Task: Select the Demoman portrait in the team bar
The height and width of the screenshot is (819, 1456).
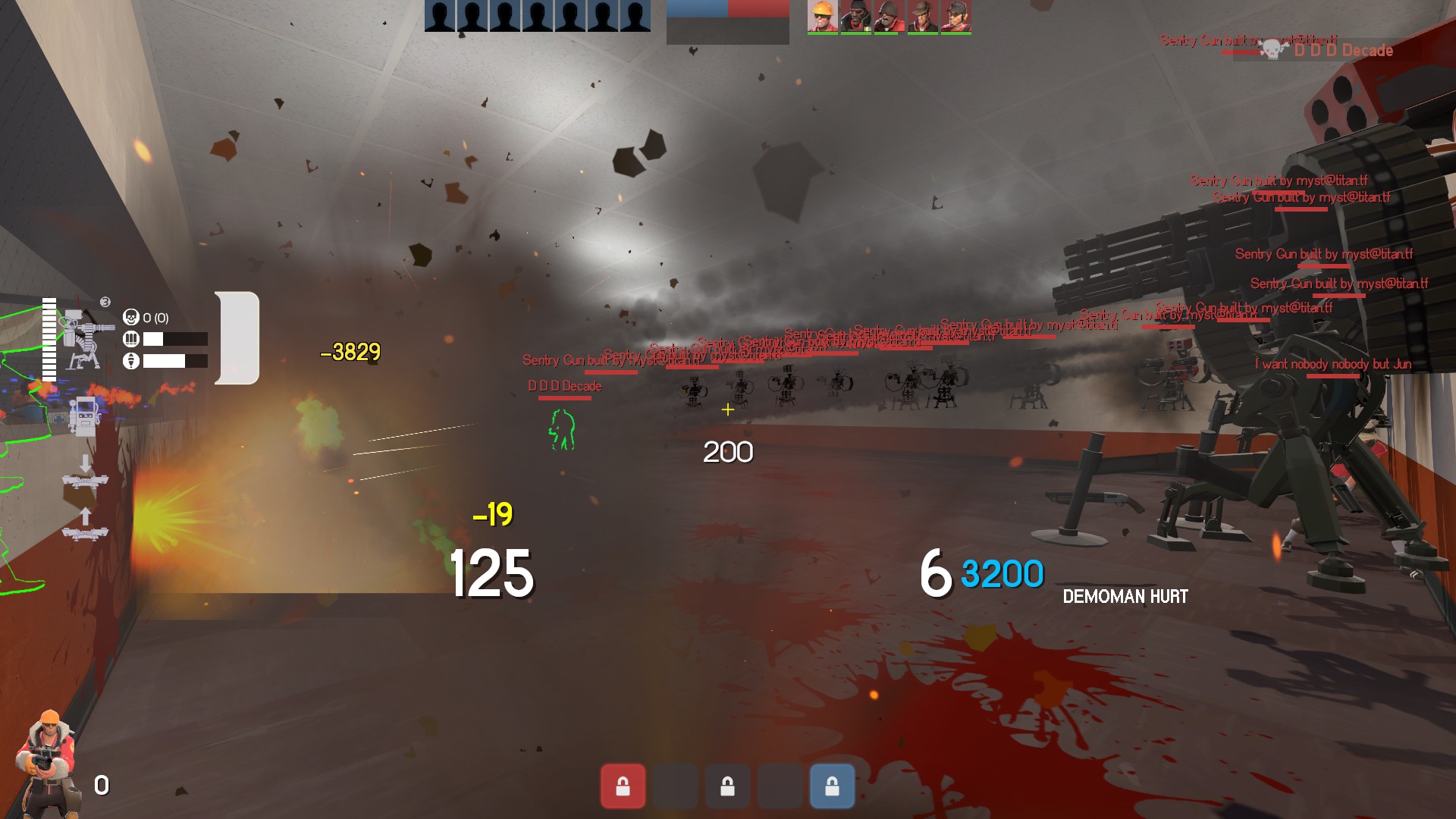Action: coord(855,17)
